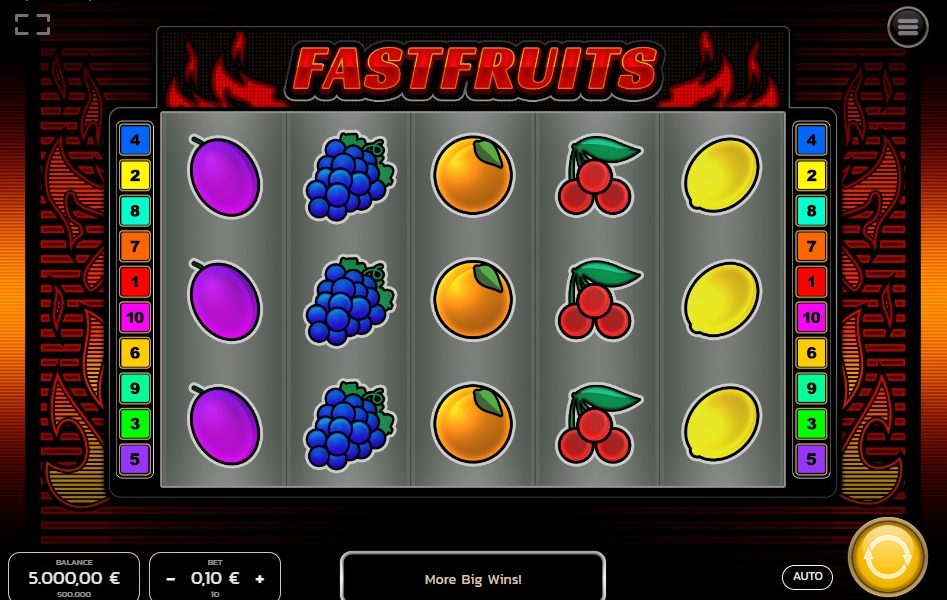The width and height of the screenshot is (947, 600).
Task: Enable AUTO spin mode
Action: click(807, 577)
